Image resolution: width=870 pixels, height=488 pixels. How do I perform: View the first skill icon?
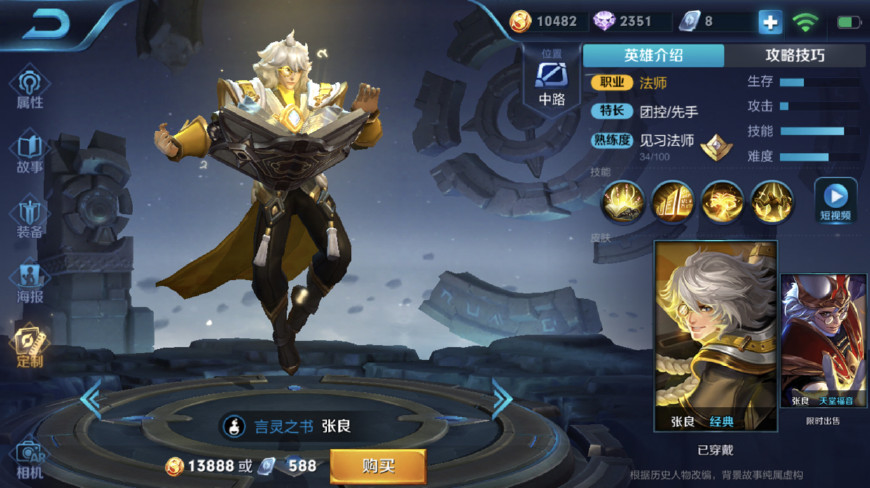[621, 201]
